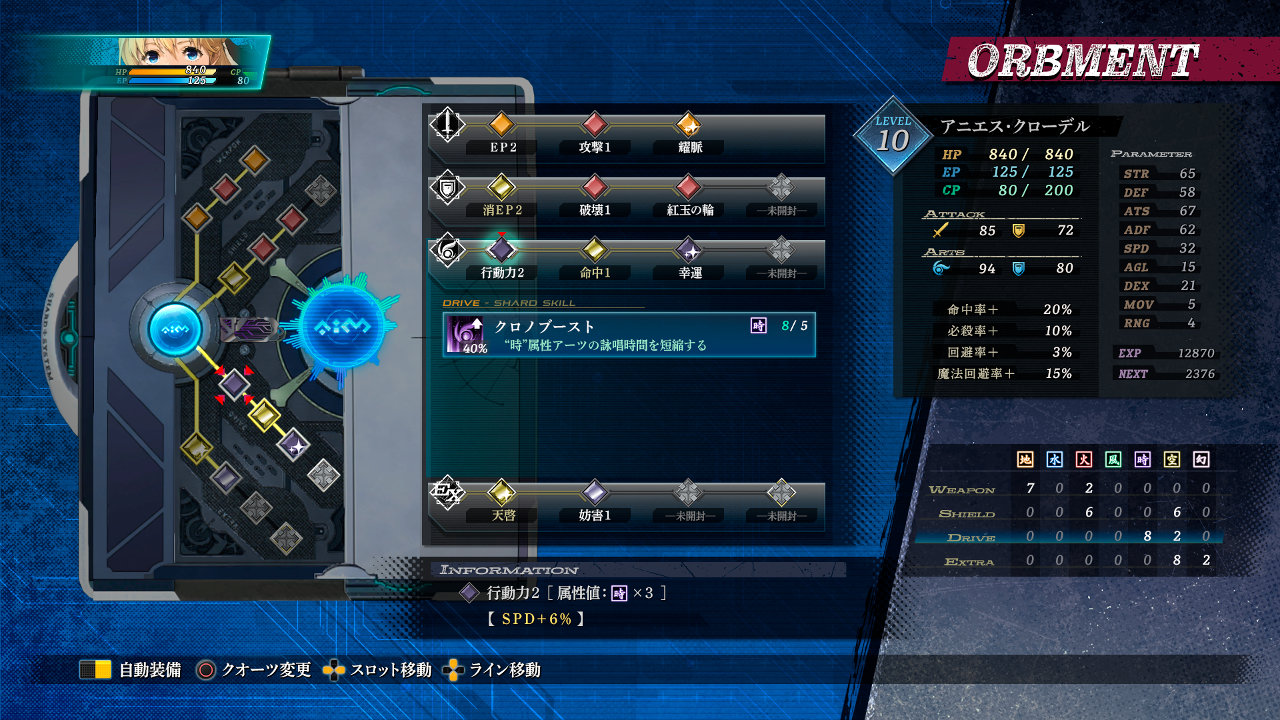
Task: Click the 行動力2 quartz on the drive line
Action: 500,250
